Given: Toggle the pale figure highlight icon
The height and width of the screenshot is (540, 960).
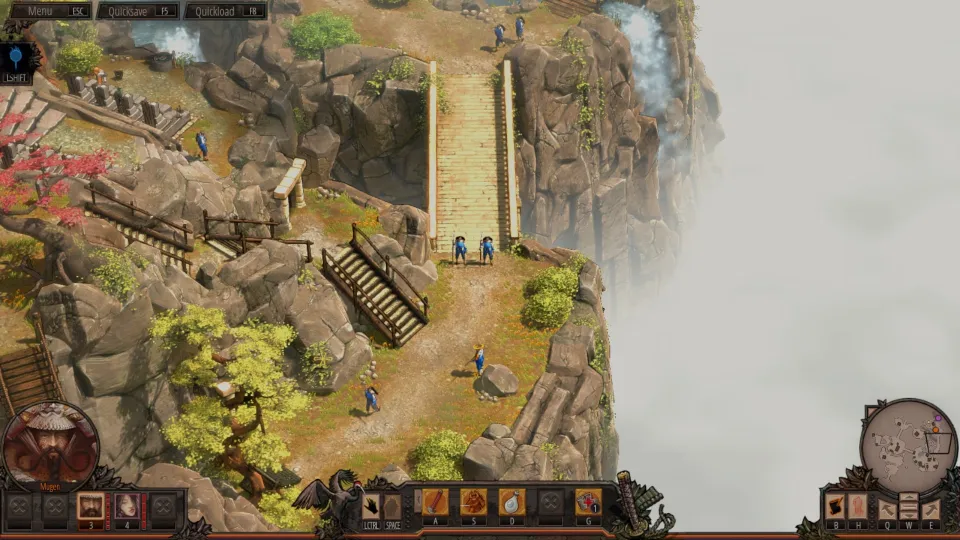Looking at the screenshot, I should click(858, 507).
